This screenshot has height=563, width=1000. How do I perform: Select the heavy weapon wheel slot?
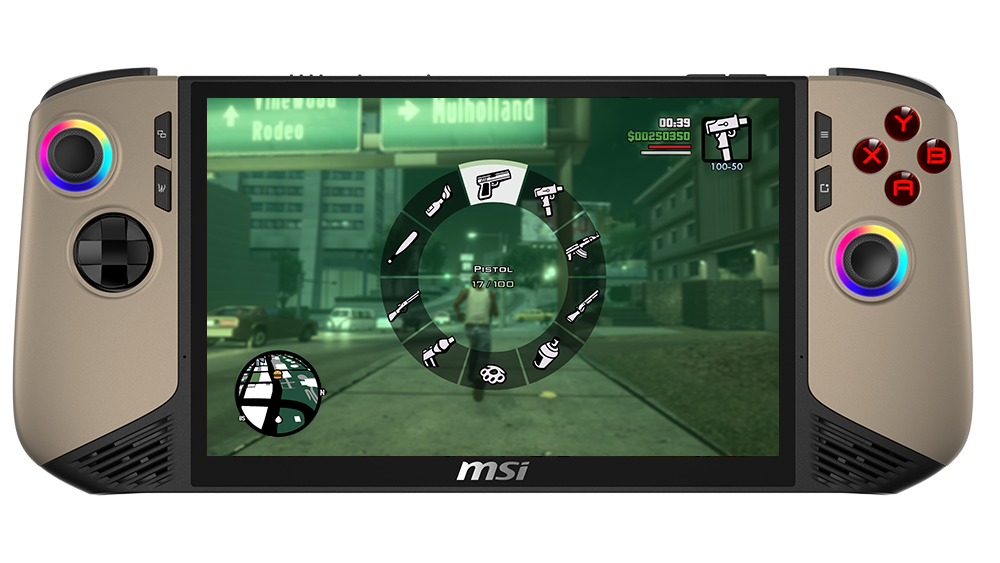[438, 353]
